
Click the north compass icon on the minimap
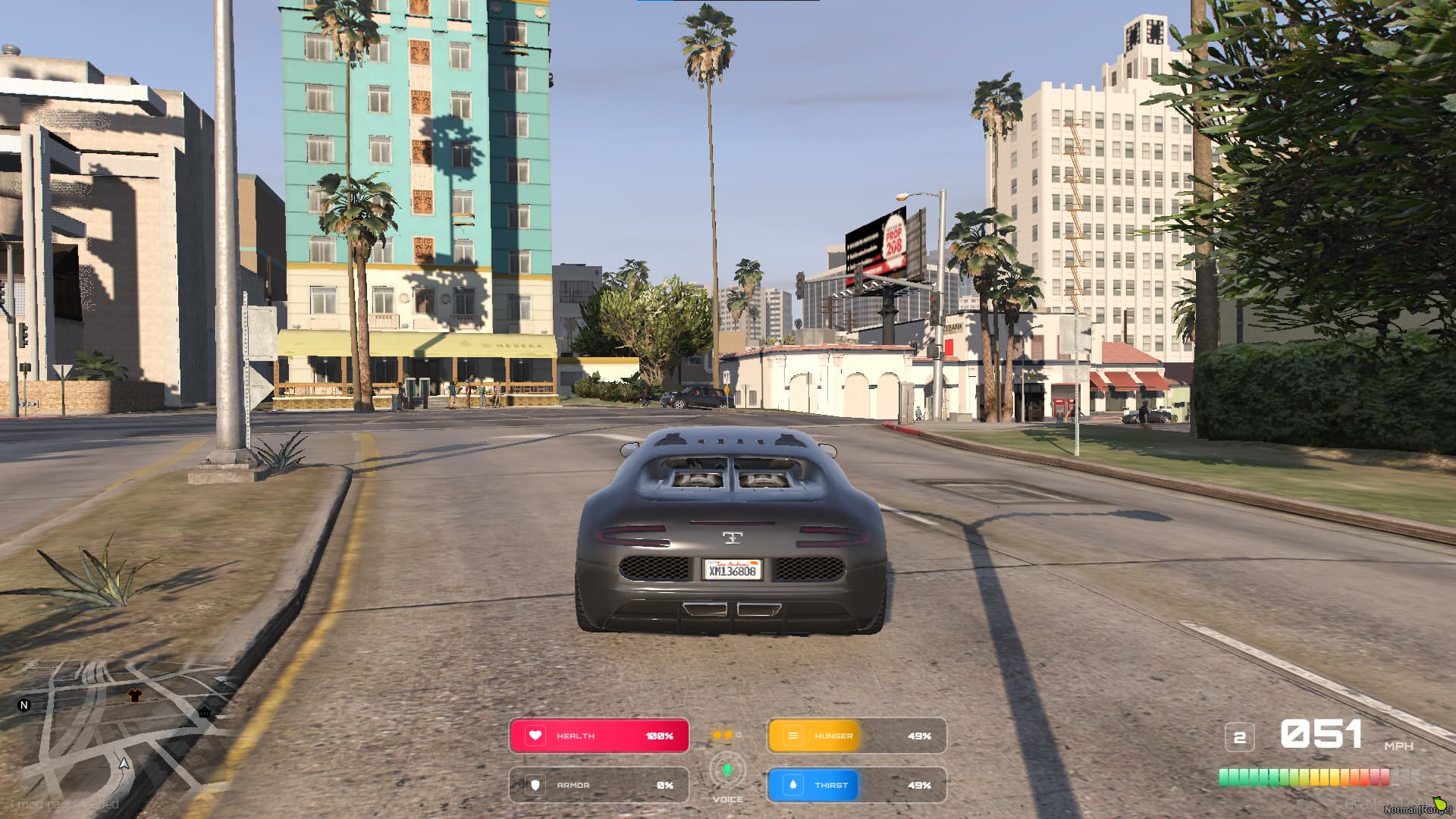pos(25,705)
